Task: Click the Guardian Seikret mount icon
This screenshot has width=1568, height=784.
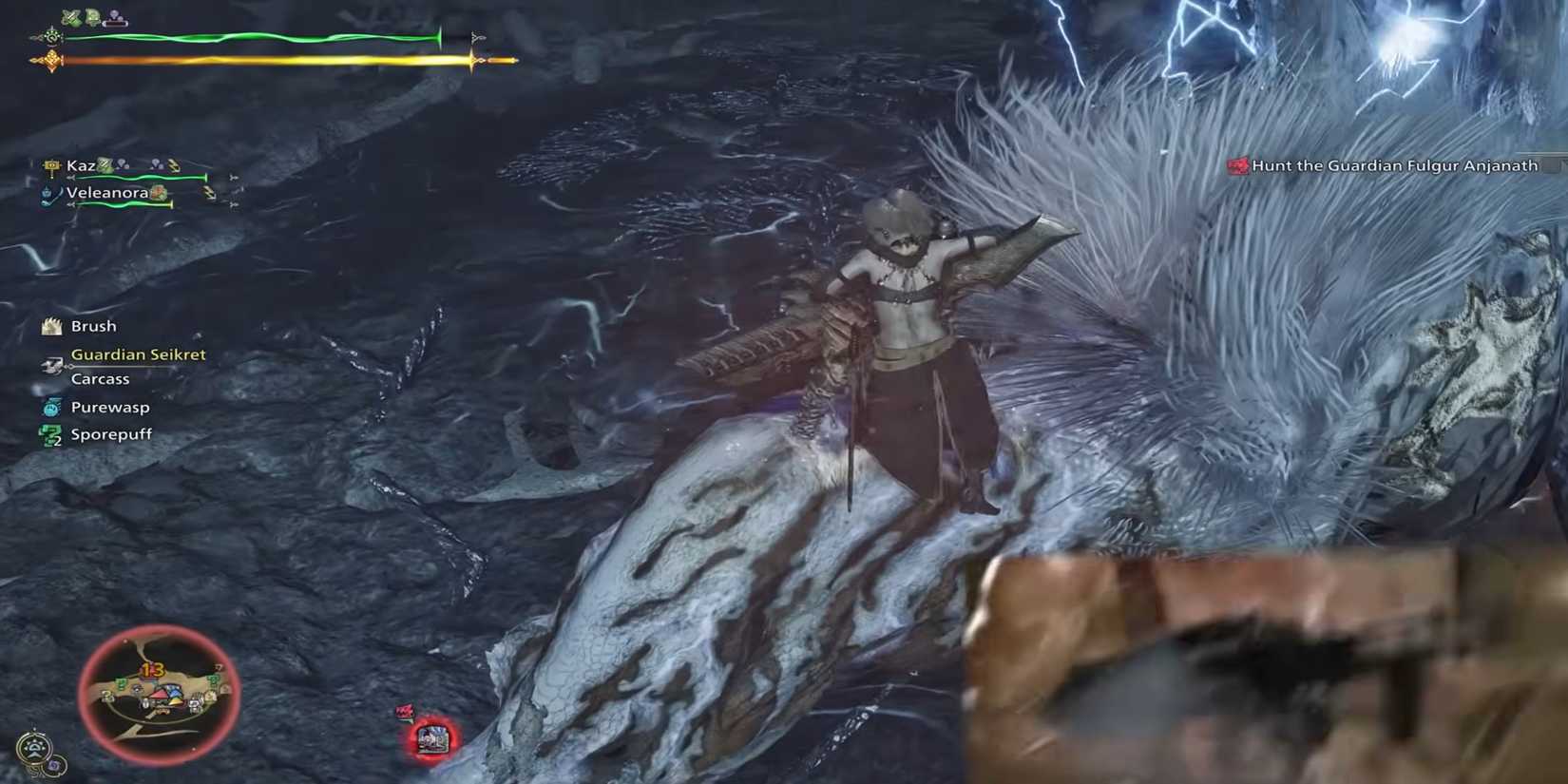Action: (52, 366)
